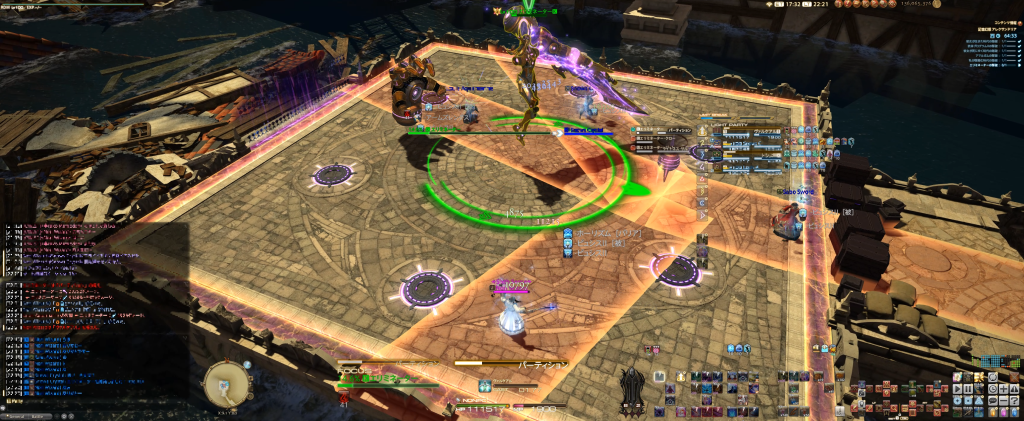The height and width of the screenshot is (421, 1024).
Task: Click the weather sun icon on minimap
Action: pyautogui.click(x=247, y=365)
